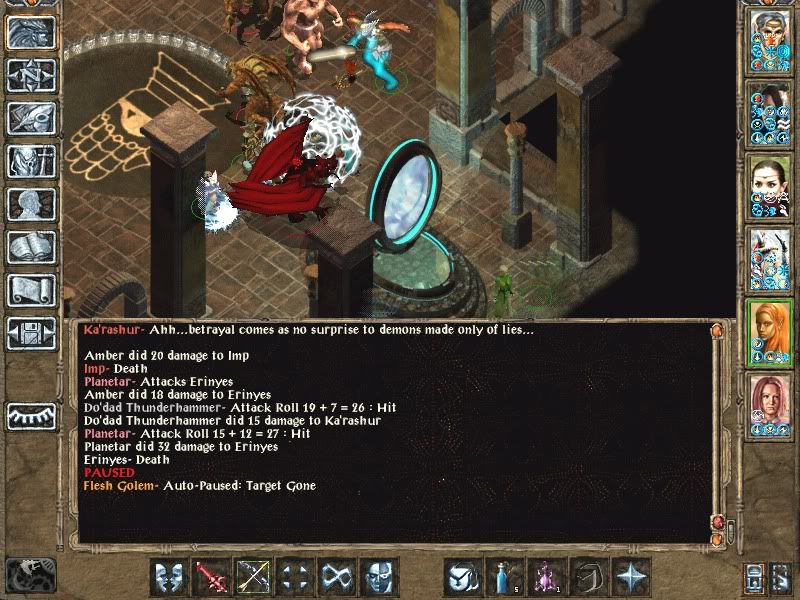Open options with the floppy disk button
The width and height of the screenshot is (800, 600).
coord(31,333)
